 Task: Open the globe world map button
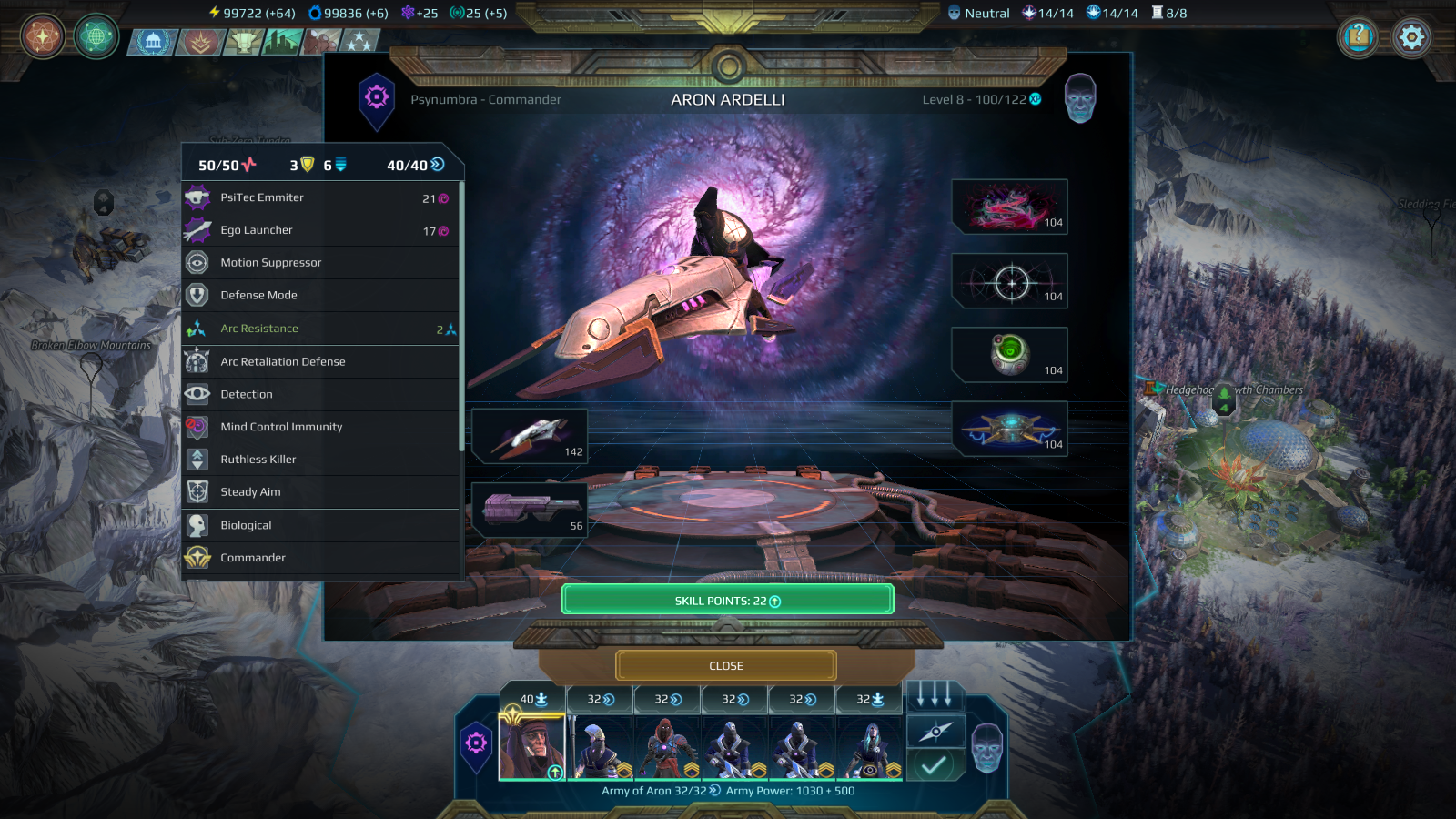pyautogui.click(x=96, y=37)
